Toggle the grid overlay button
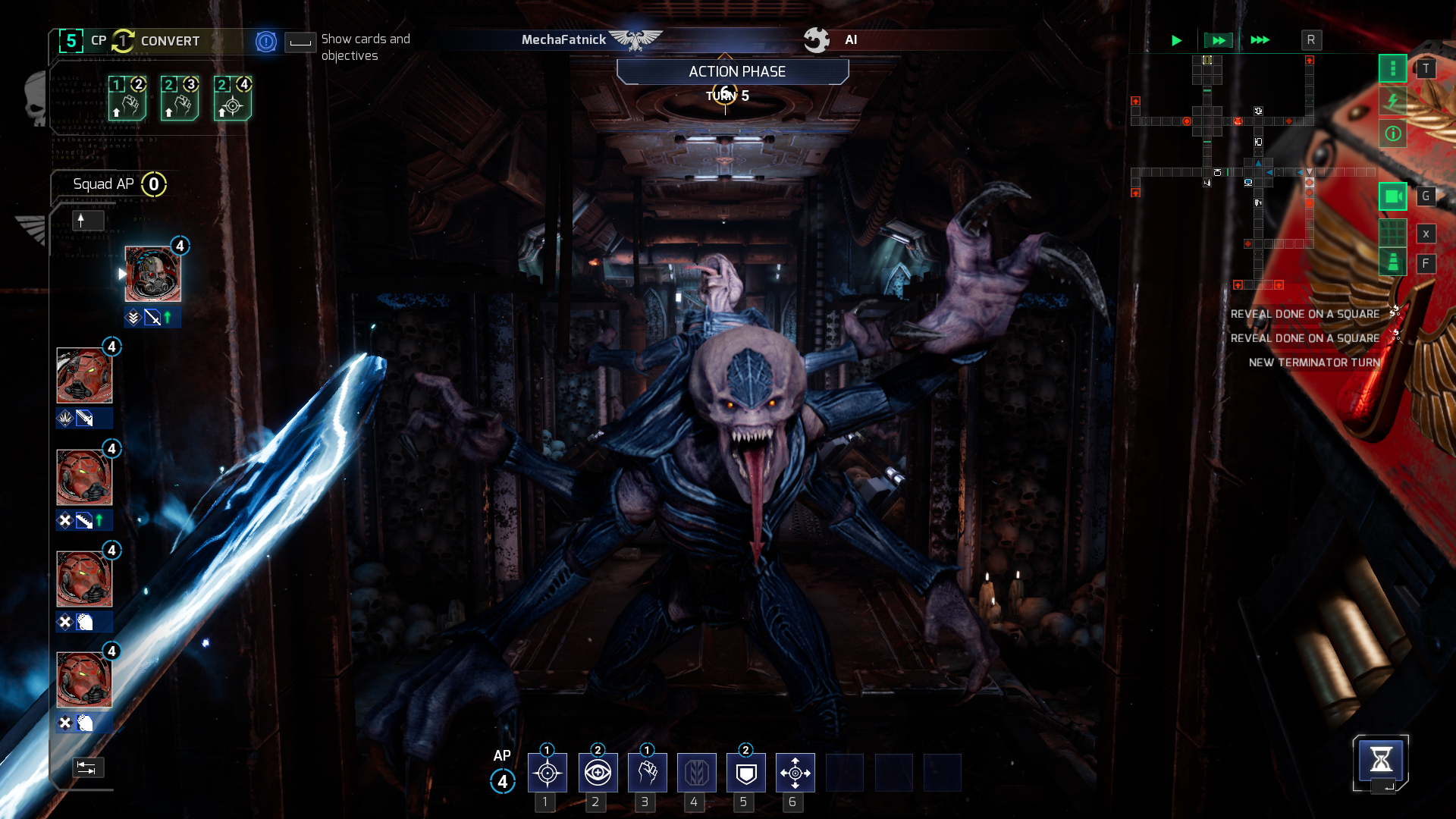Viewport: 1456px width, 819px height. tap(1392, 233)
